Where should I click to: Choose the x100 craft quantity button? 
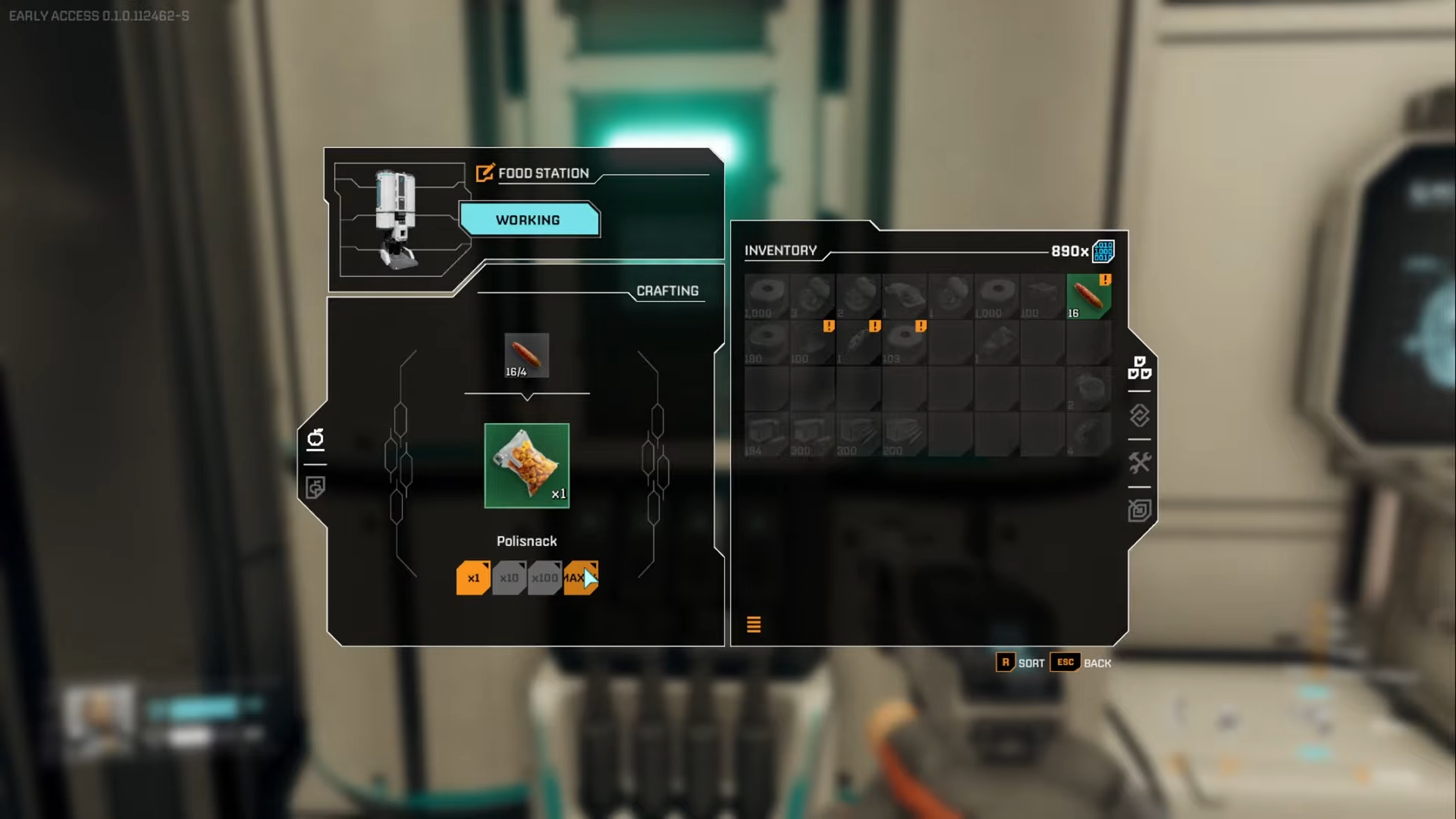pyautogui.click(x=544, y=578)
